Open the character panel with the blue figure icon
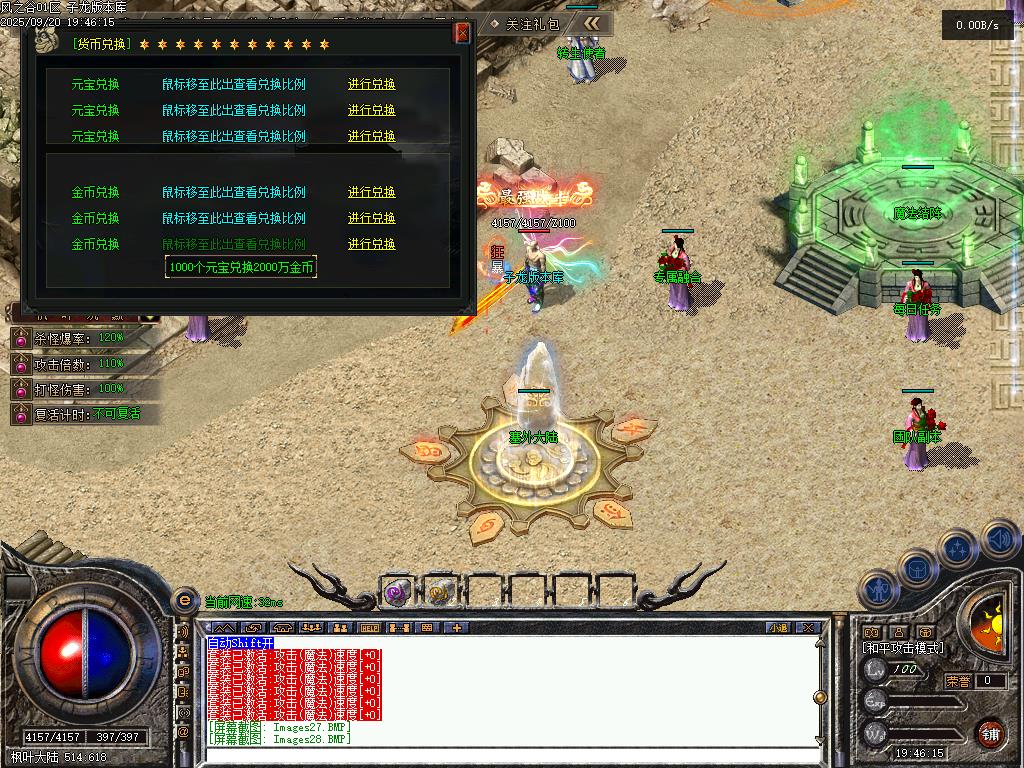Image resolution: width=1024 pixels, height=768 pixels. [x=880, y=591]
